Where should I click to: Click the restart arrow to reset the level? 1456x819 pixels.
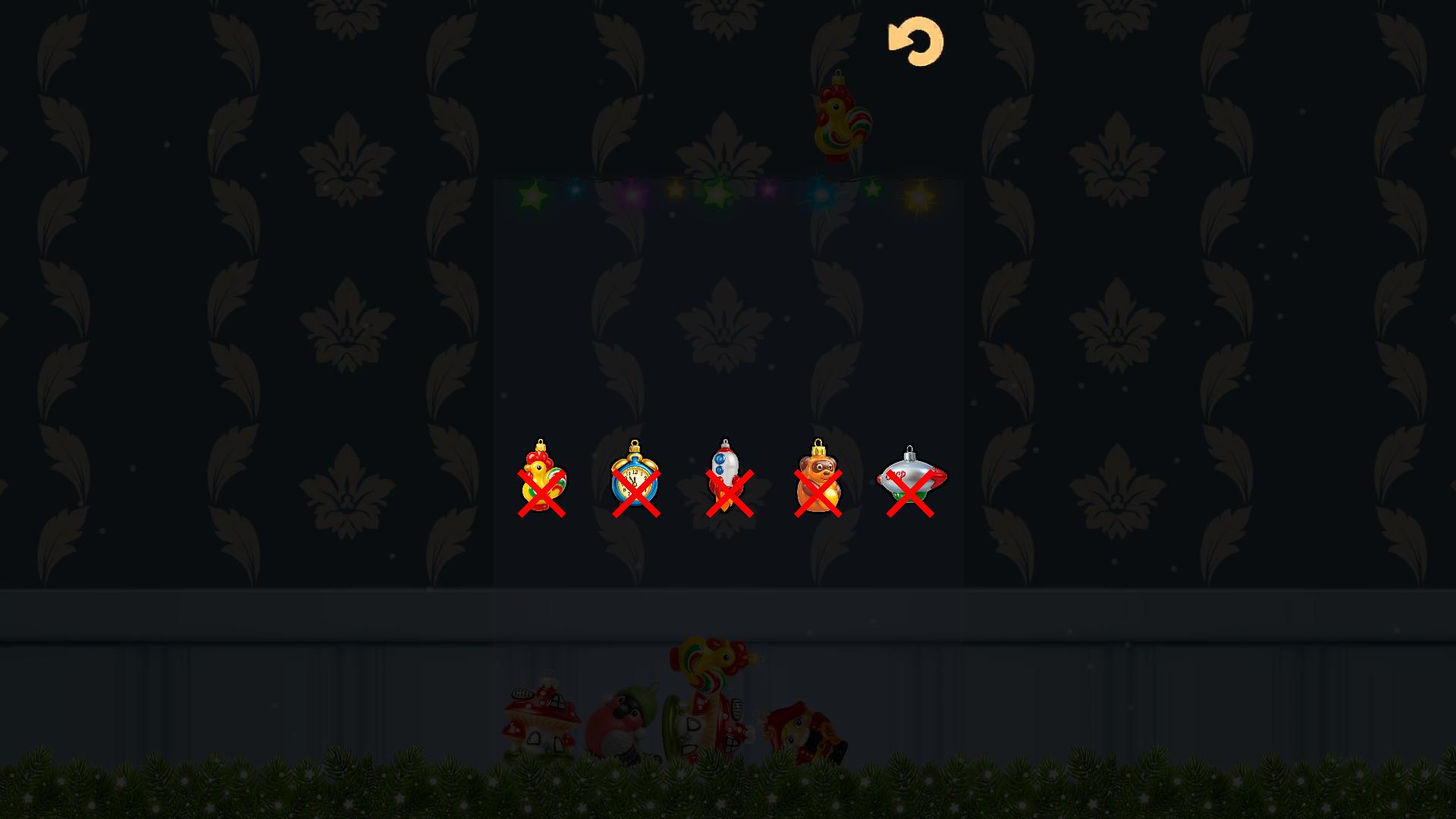(915, 42)
